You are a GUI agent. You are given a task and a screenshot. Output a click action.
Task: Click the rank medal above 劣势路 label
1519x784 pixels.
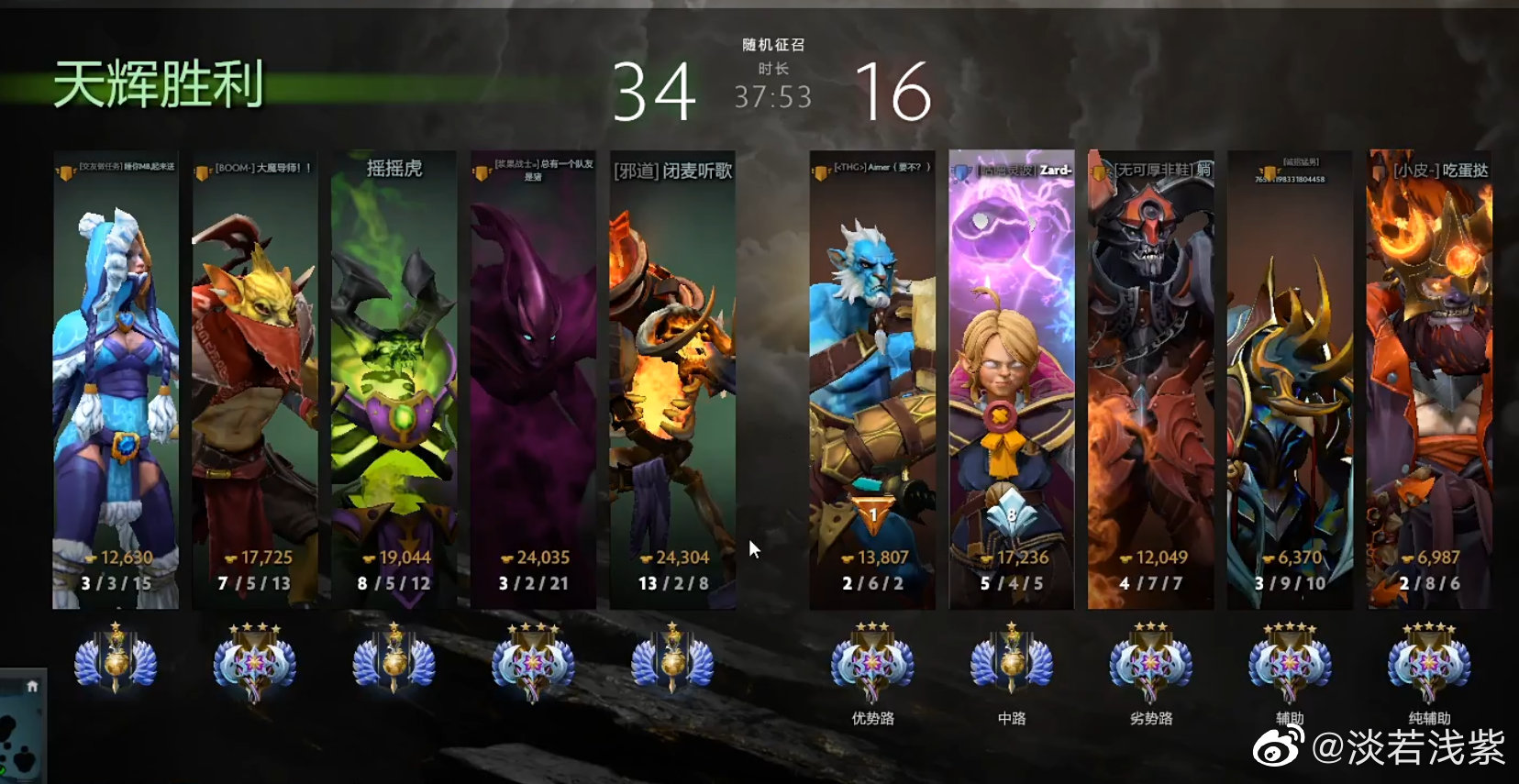click(1150, 660)
